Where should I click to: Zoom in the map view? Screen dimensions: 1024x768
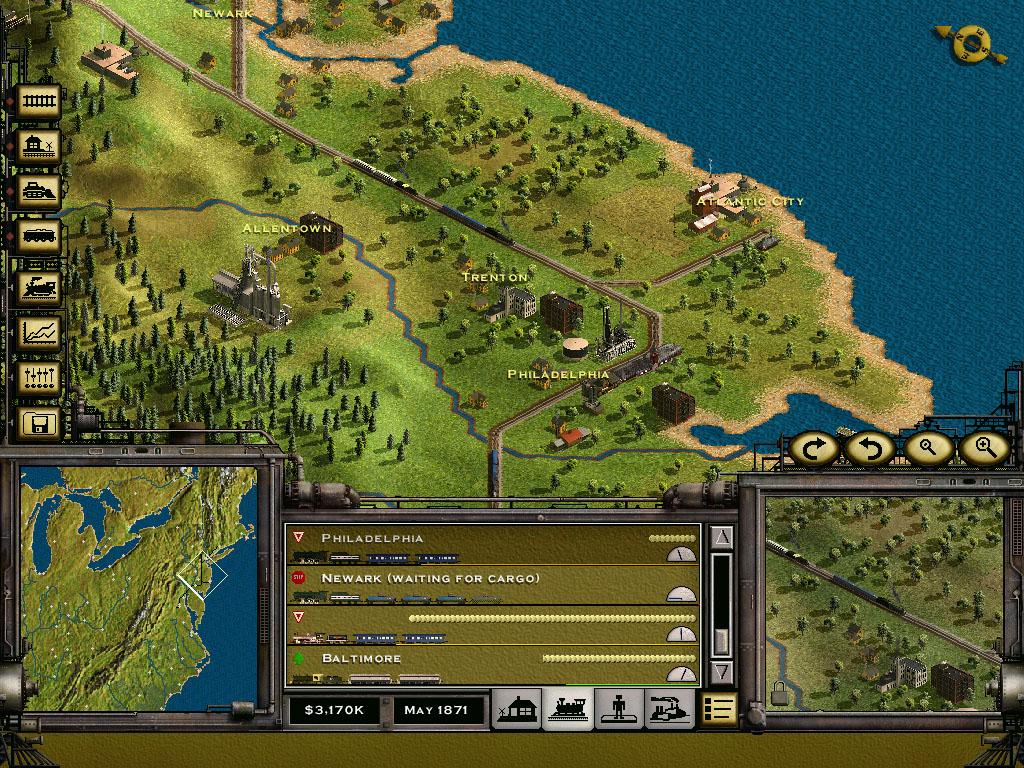click(983, 449)
